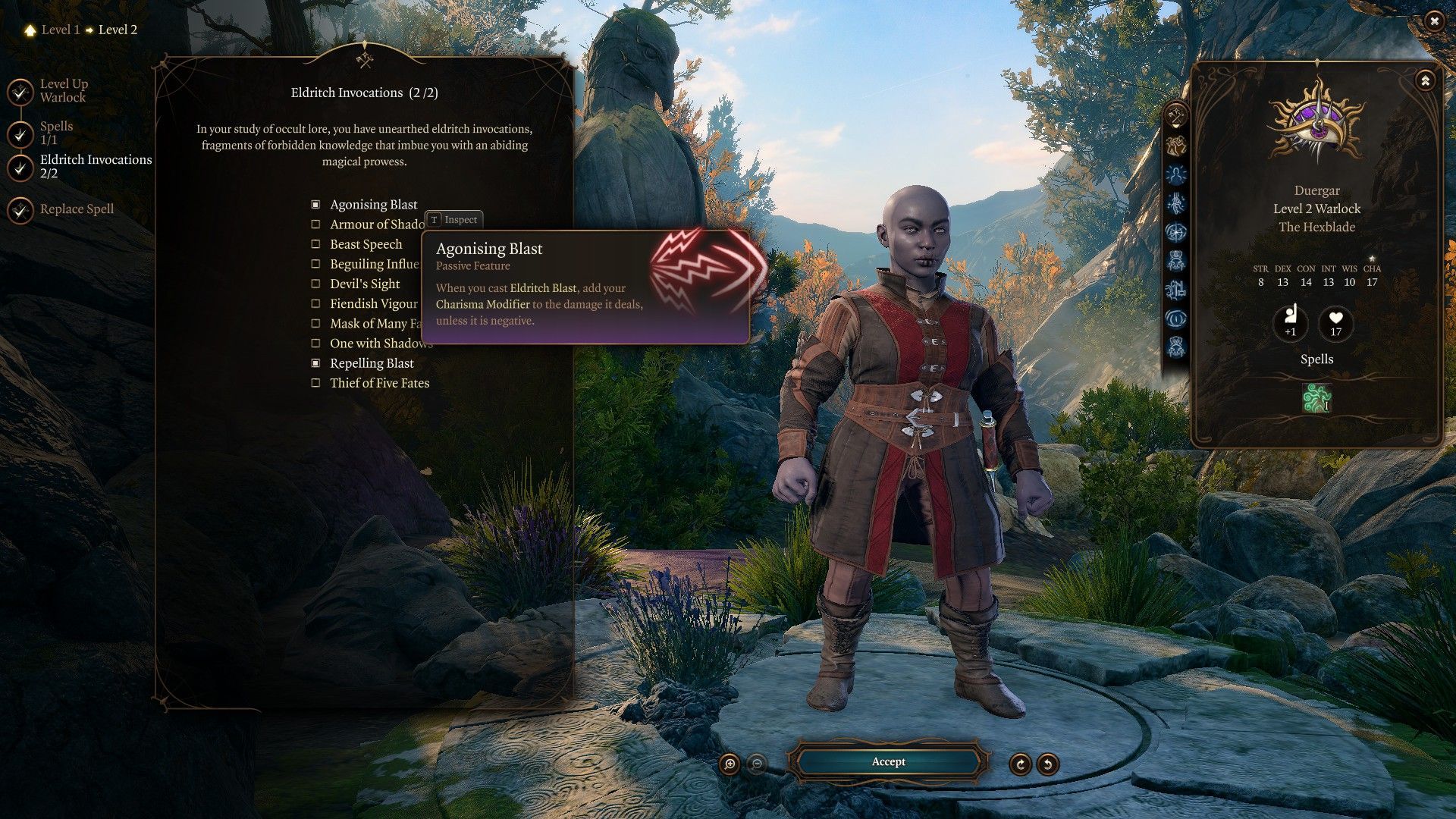Screen dimensions: 1456x819
Task: Close the level up screen
Action: 1433,21
